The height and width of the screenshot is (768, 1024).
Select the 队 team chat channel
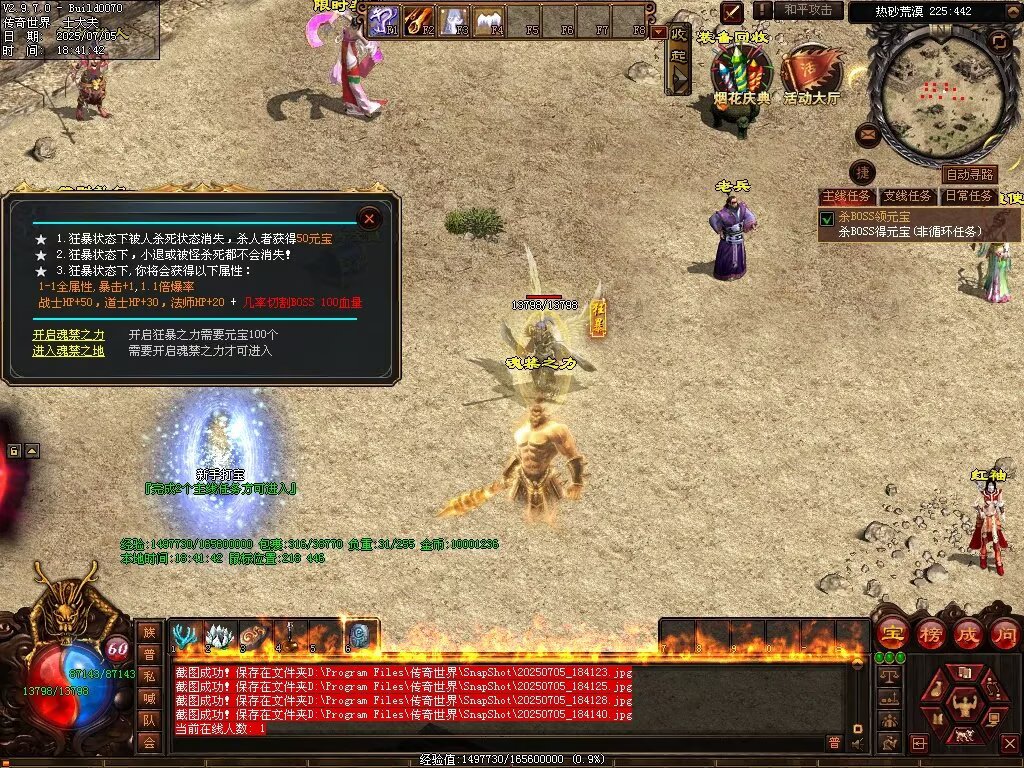tap(149, 719)
